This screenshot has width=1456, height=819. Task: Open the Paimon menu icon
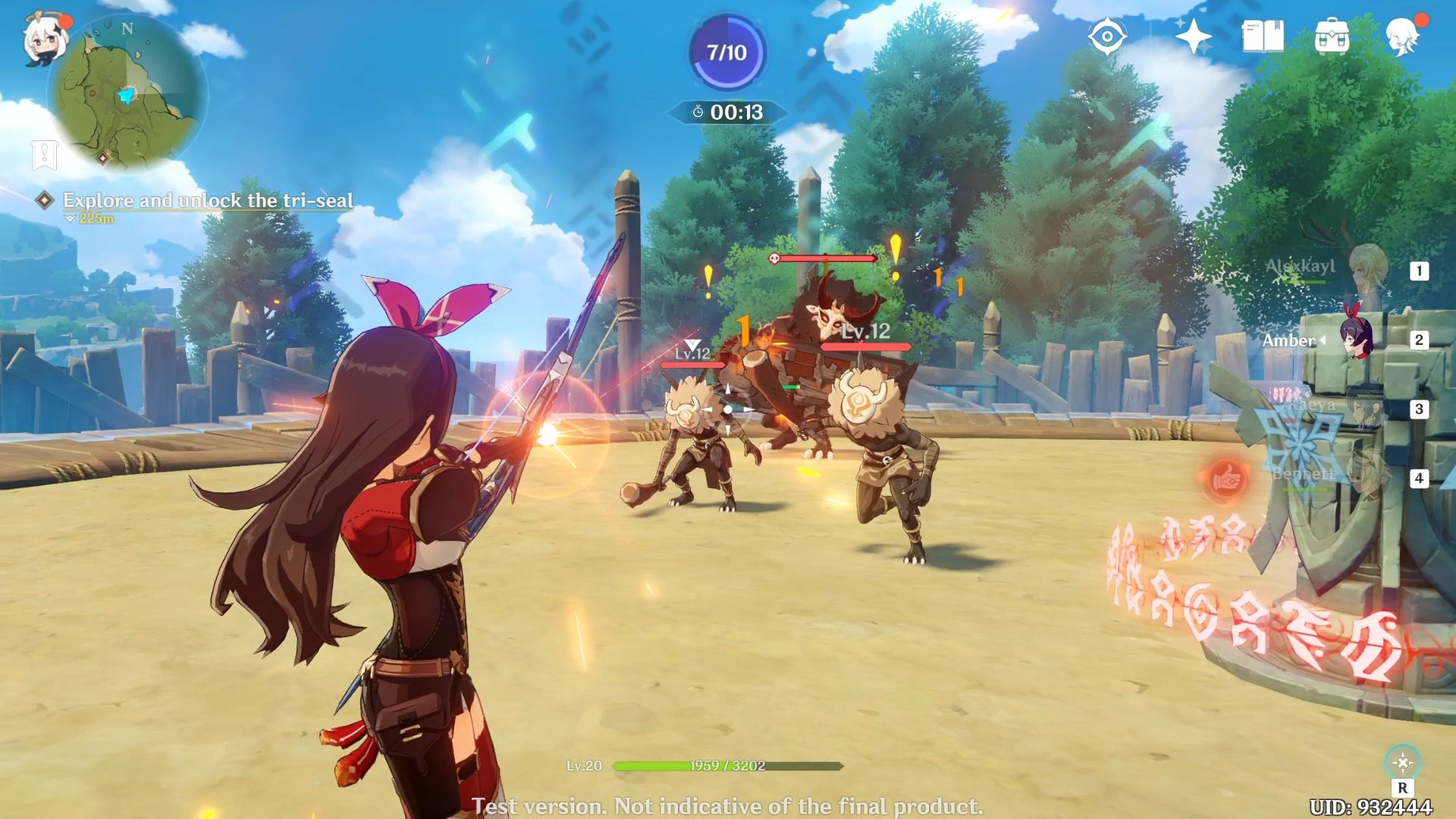pyautogui.click(x=44, y=39)
